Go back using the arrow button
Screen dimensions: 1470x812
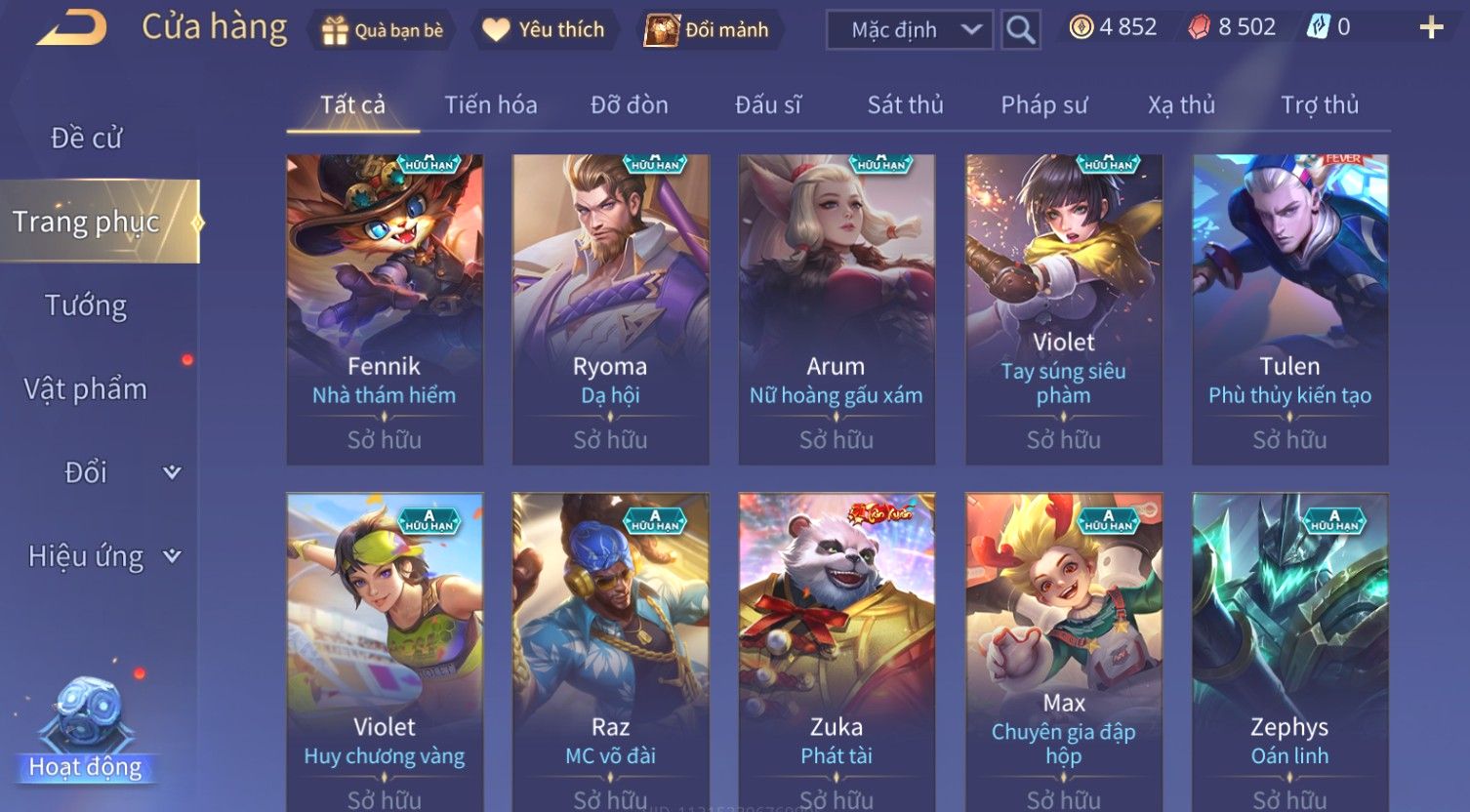73,28
